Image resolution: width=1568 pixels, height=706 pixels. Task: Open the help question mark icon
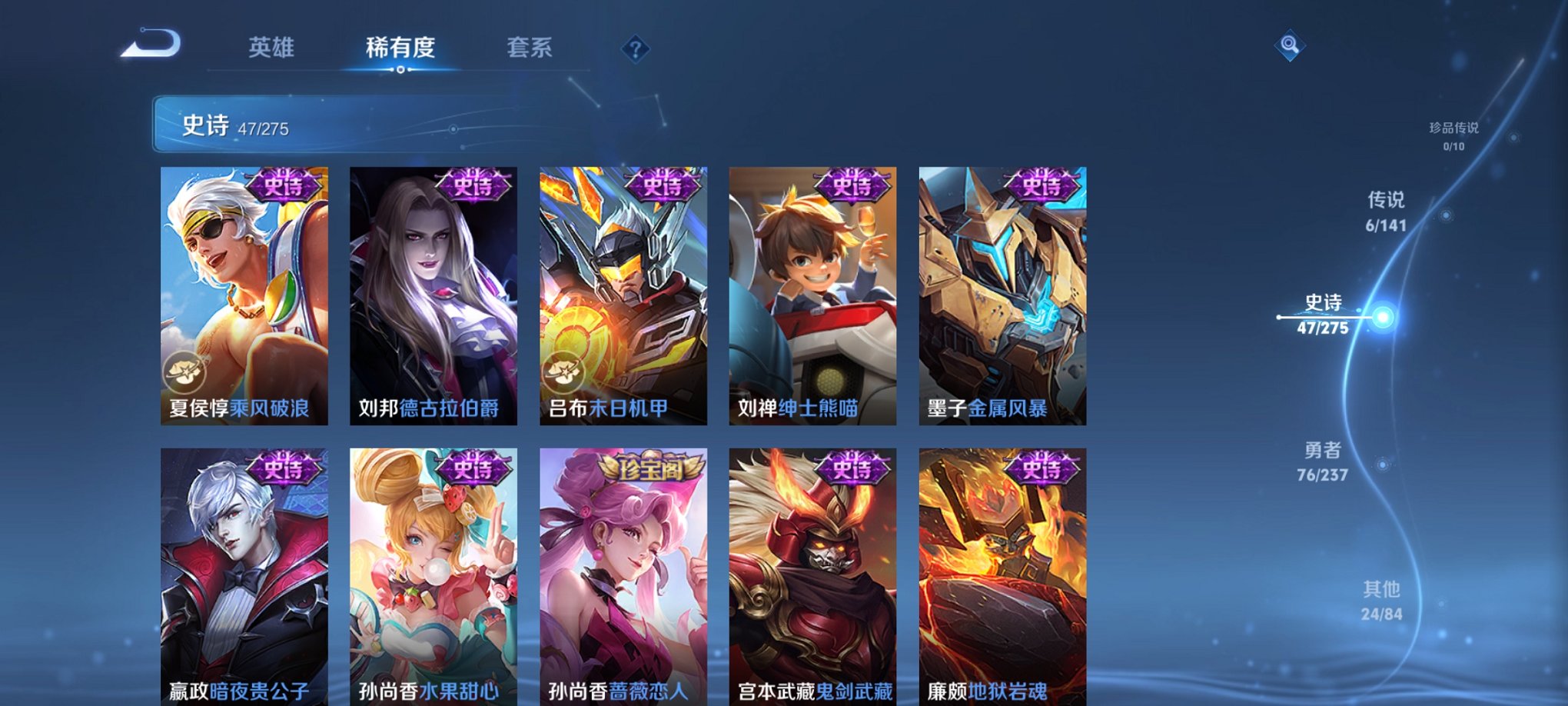click(x=635, y=49)
